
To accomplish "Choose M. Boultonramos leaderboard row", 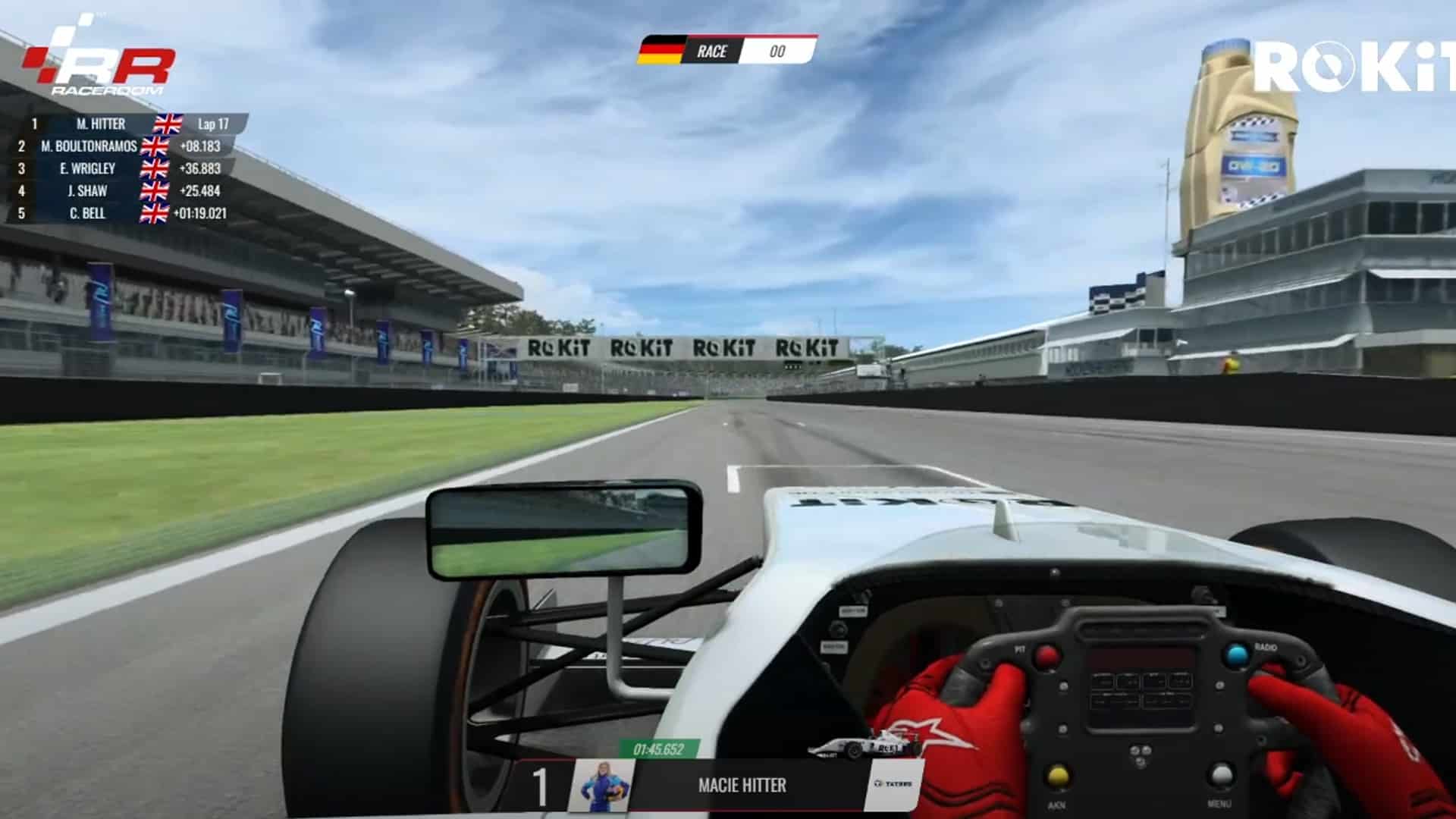I will [x=89, y=146].
